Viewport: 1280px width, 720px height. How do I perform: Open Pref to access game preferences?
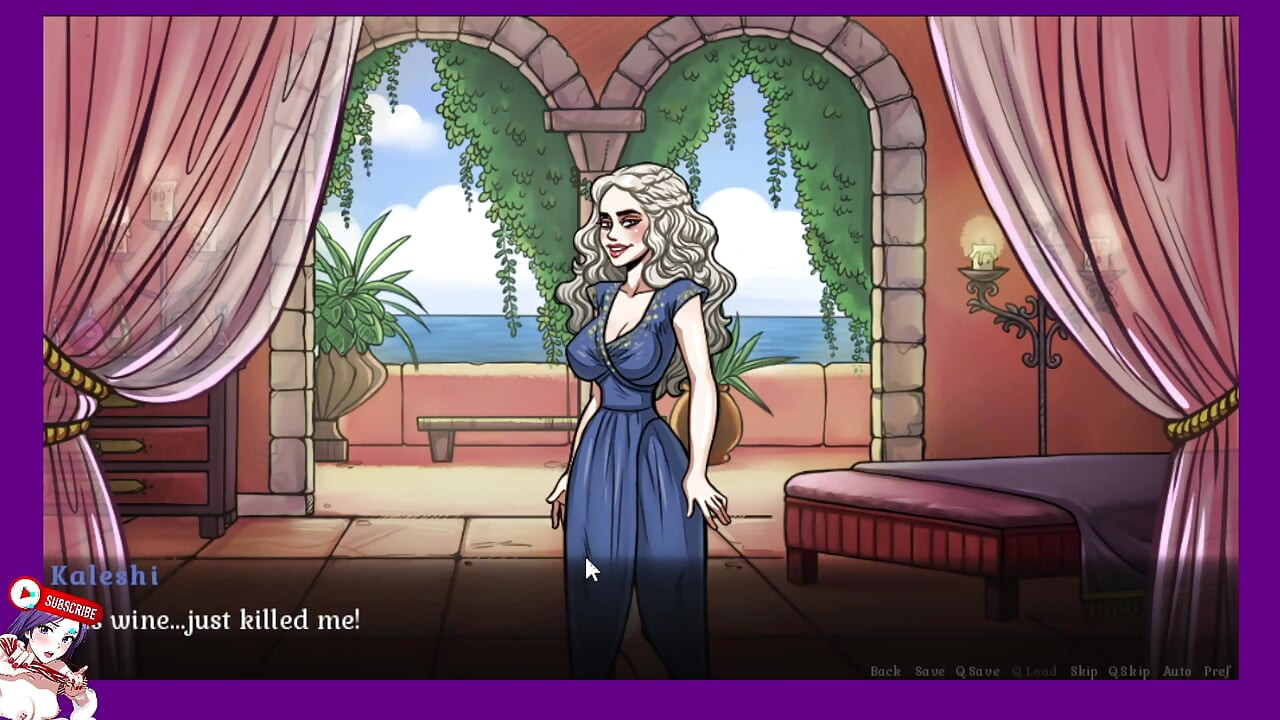(1219, 671)
